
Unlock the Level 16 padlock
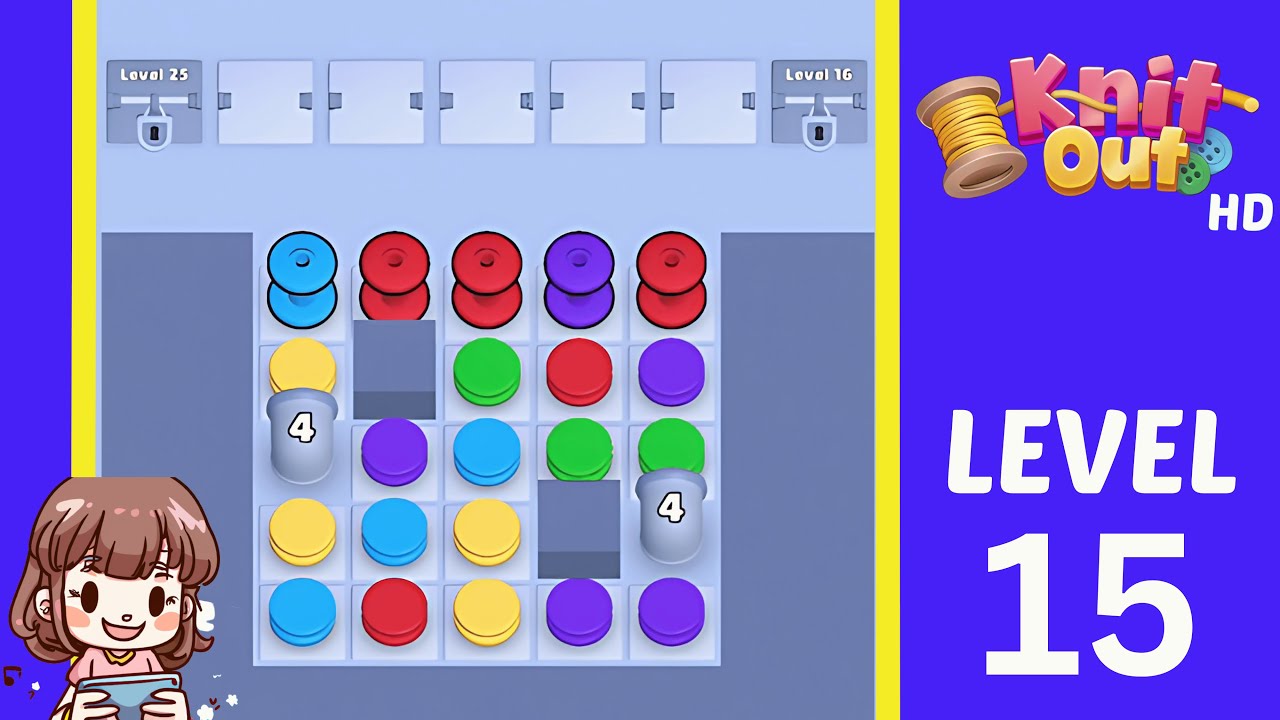click(x=819, y=131)
